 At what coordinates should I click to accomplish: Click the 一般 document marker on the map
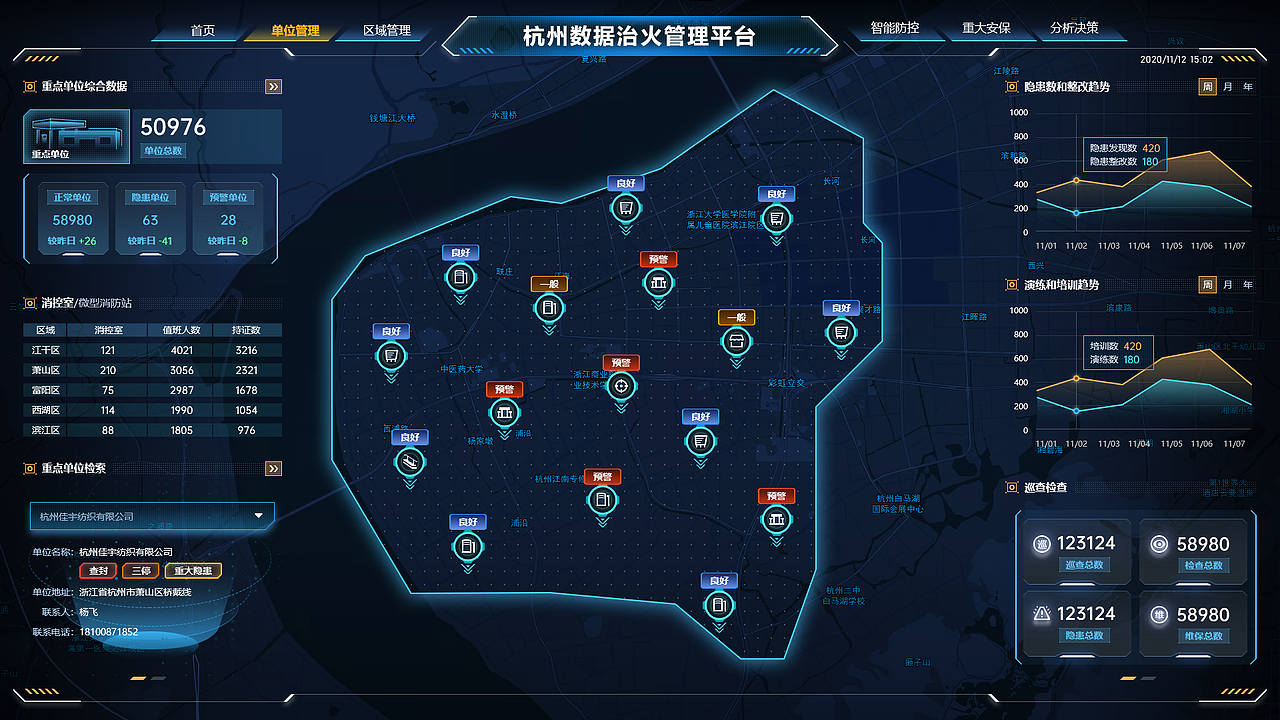coord(548,308)
